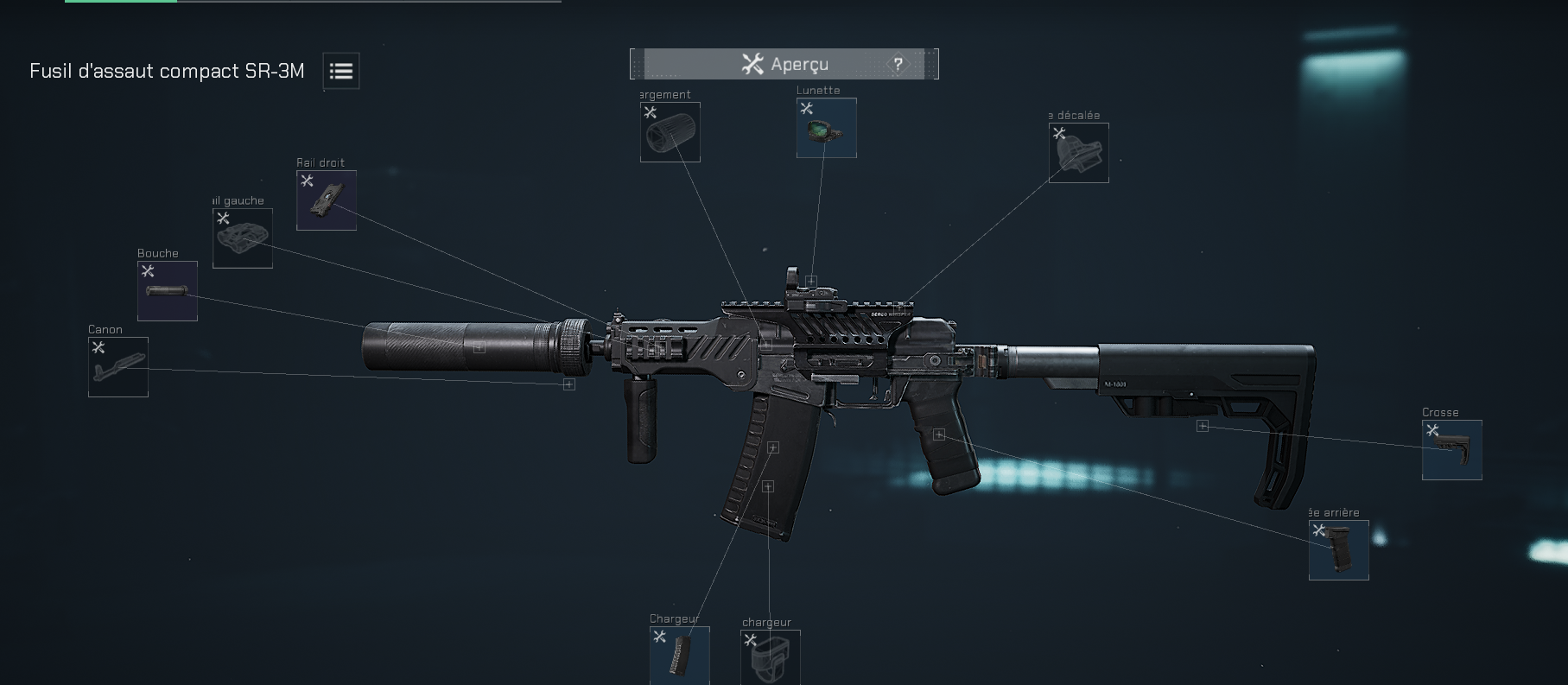Click the list icon beside the weapon name

(x=340, y=71)
